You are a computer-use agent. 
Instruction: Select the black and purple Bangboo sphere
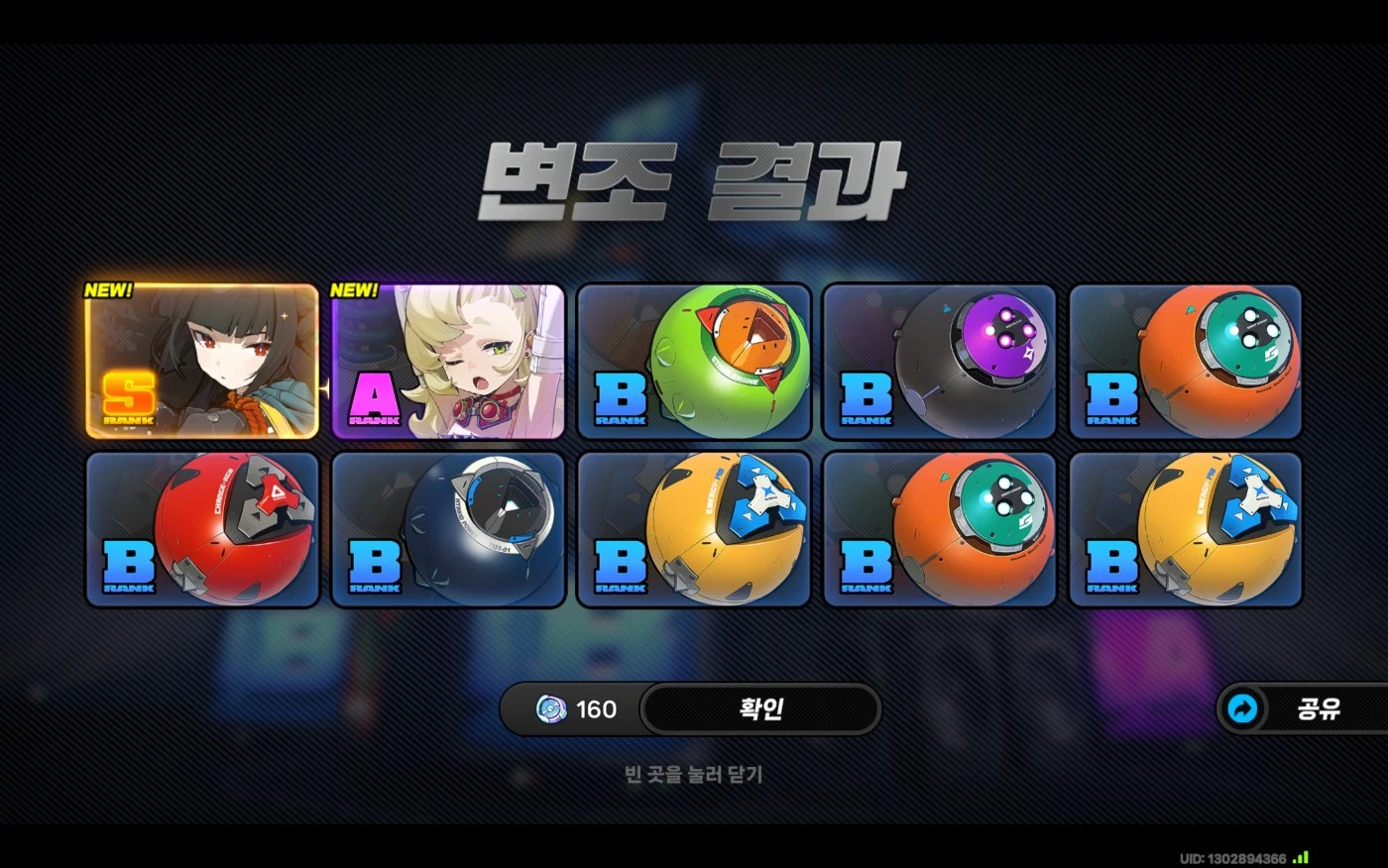(x=942, y=361)
